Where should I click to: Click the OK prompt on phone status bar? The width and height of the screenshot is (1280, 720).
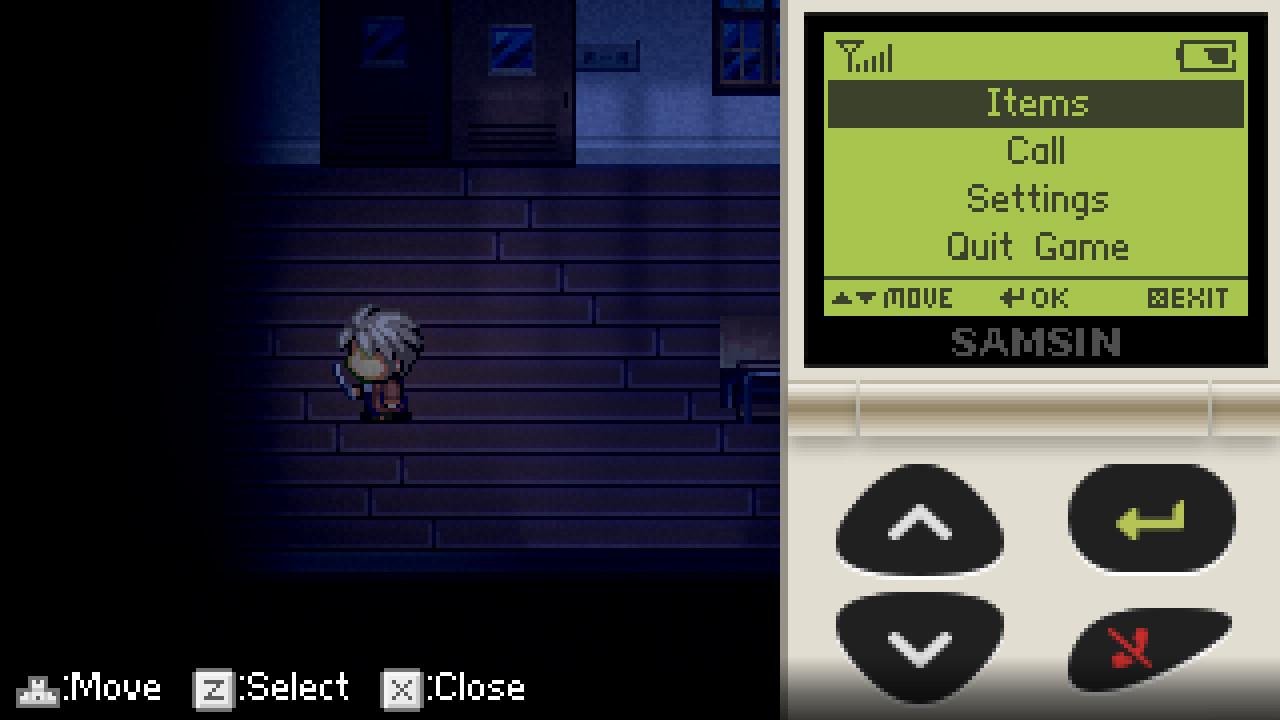tap(1035, 297)
